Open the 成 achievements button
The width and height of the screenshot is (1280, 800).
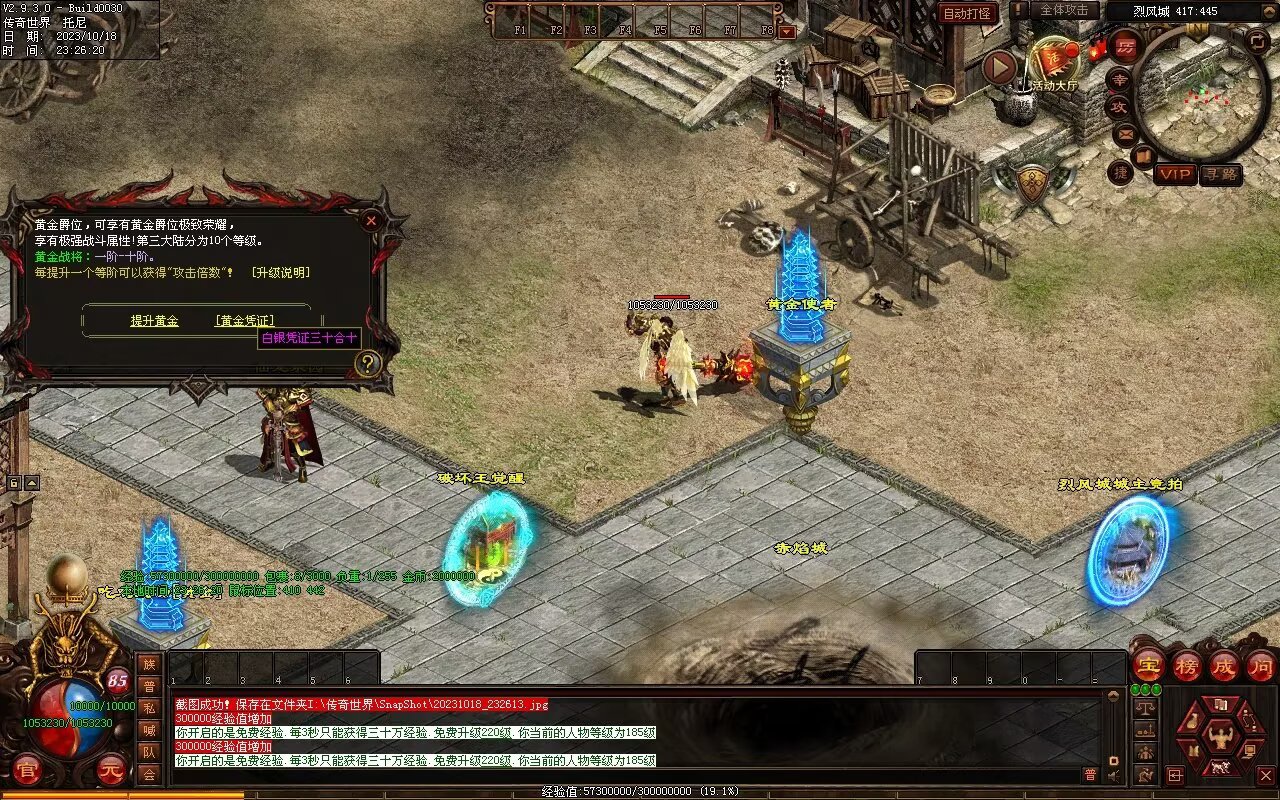coord(1223,665)
